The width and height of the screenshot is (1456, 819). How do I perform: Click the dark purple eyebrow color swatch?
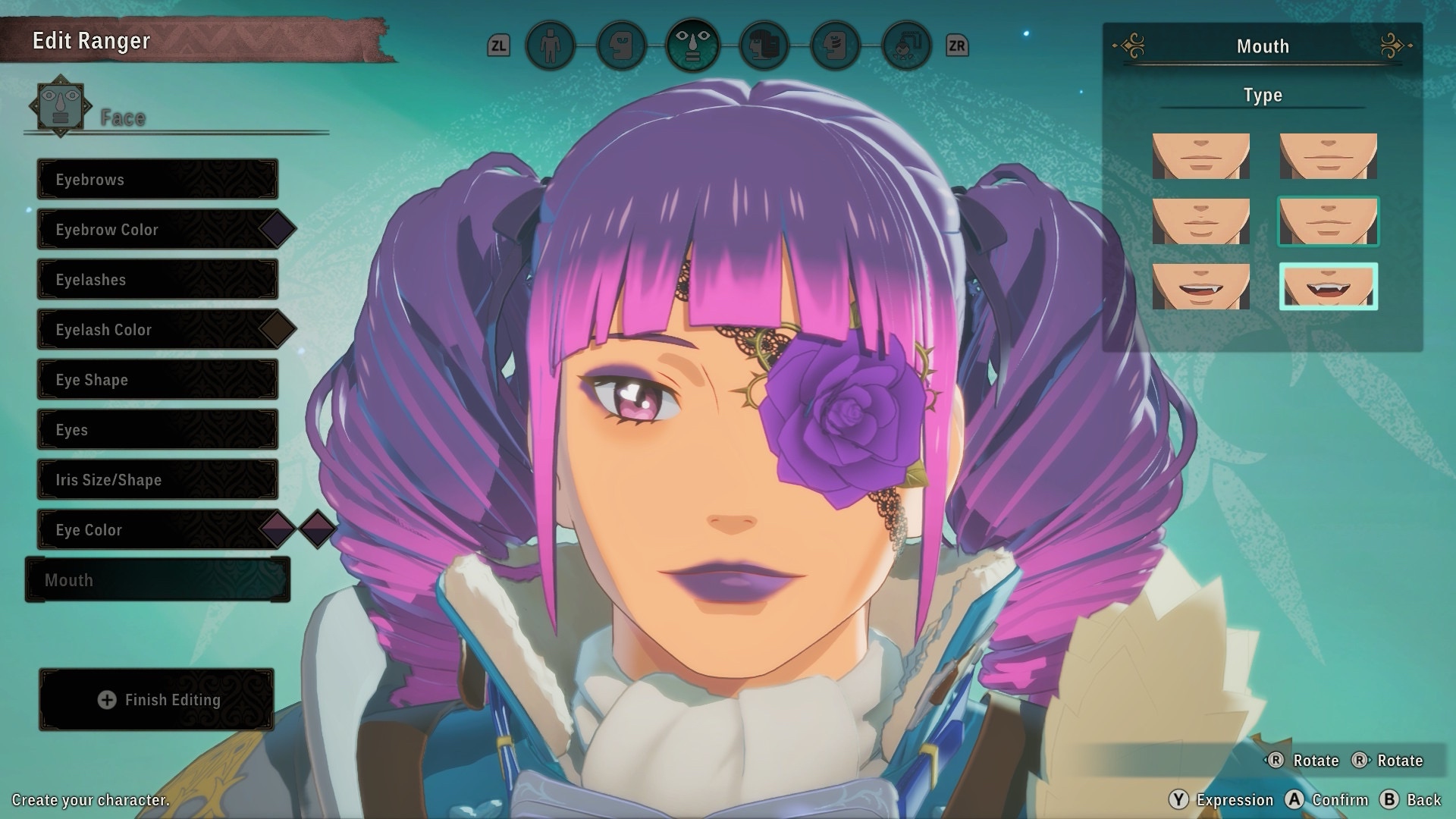point(277,229)
